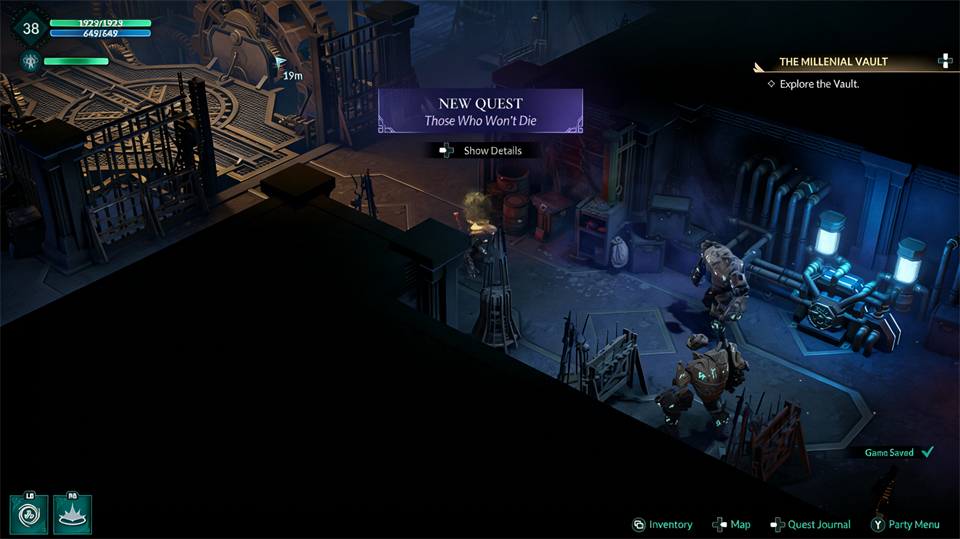Activate the spiked crown ability
Image resolution: width=960 pixels, height=539 pixels.
point(72,514)
